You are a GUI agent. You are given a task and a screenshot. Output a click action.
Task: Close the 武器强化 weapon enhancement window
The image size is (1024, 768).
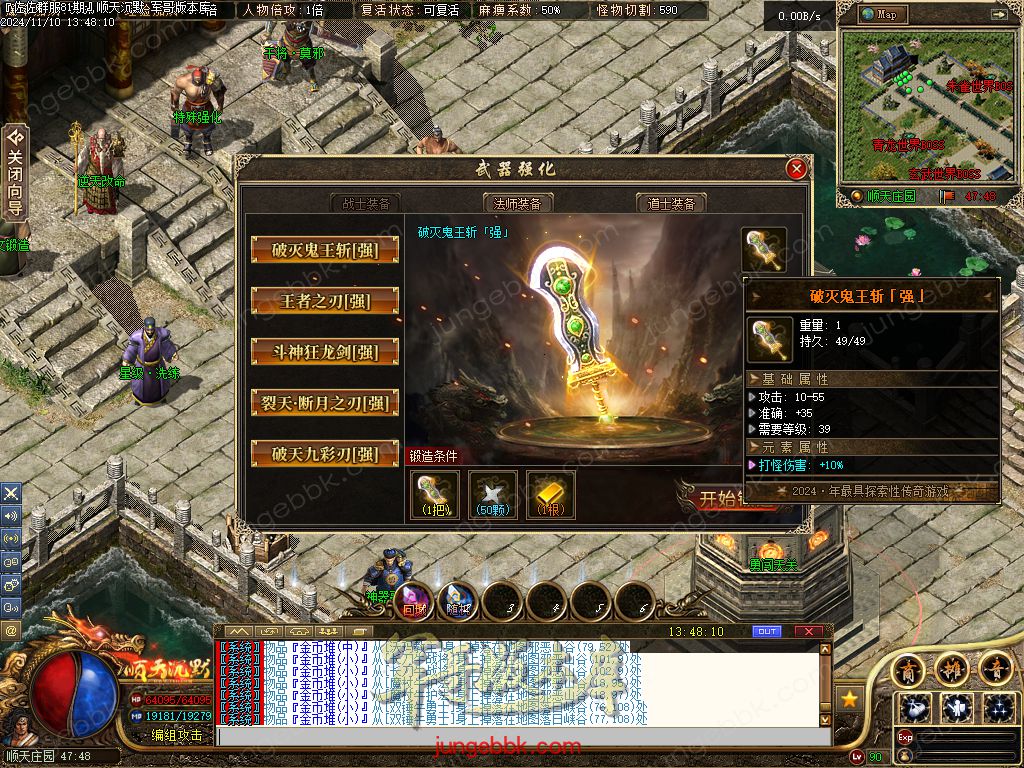[x=797, y=169]
